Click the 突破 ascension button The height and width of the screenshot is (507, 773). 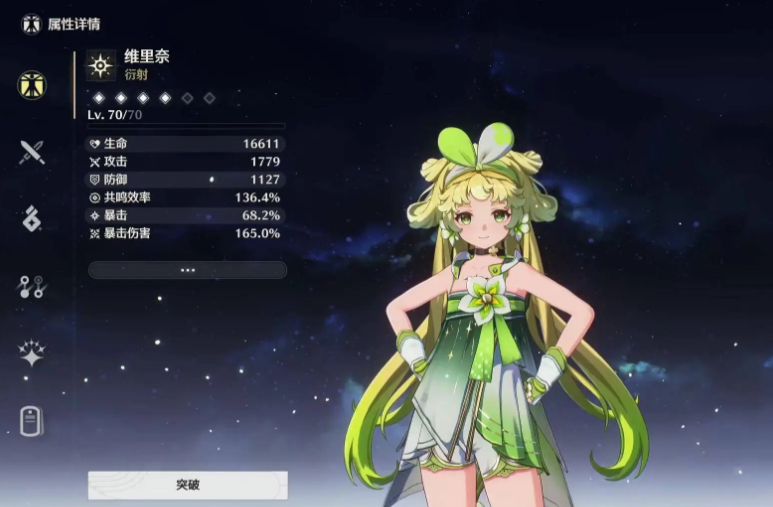pos(187,485)
